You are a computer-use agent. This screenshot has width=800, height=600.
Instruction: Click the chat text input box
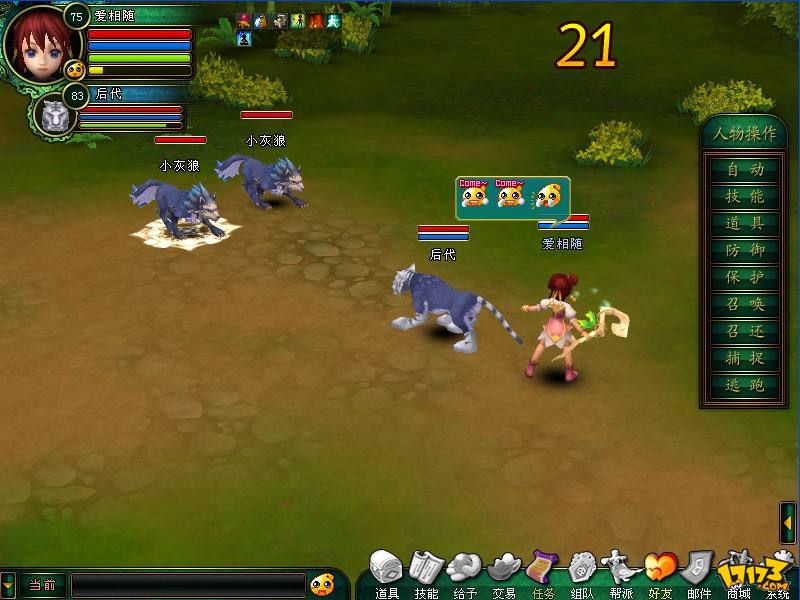[188, 585]
